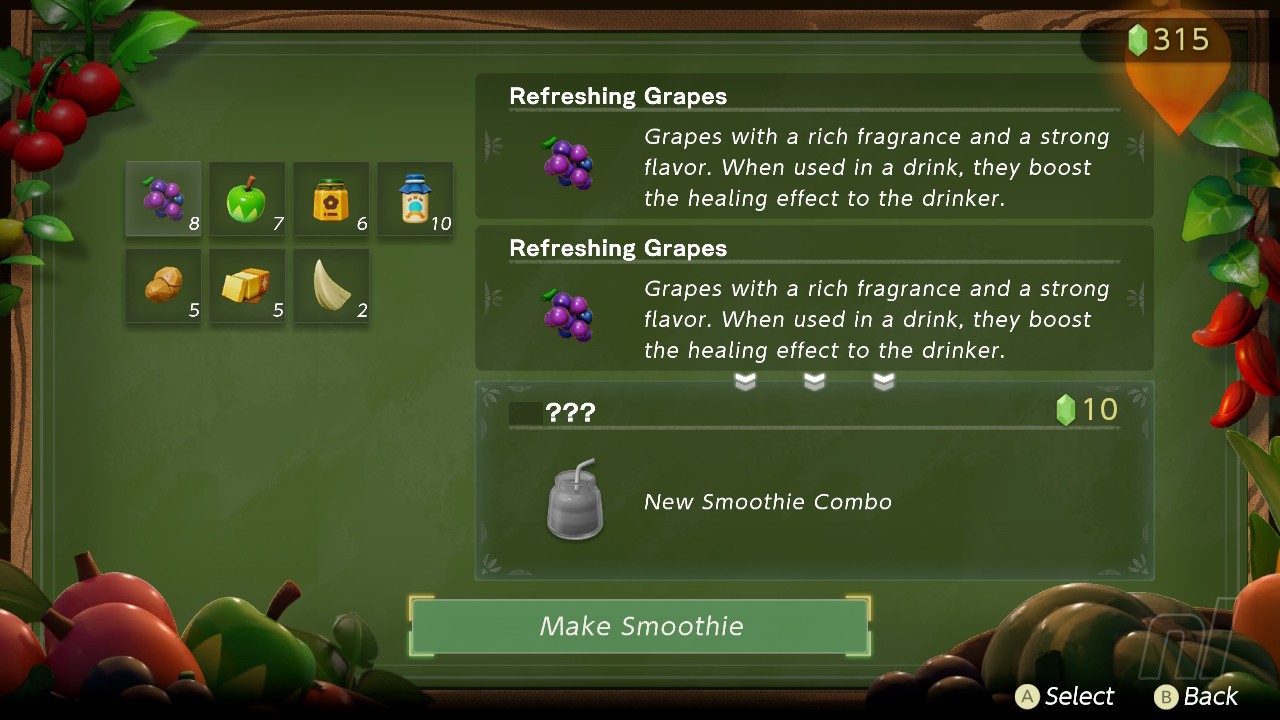Viewport: 1280px width, 720px height.
Task: Click the New Smoothie Combo text
Action: coord(768,501)
